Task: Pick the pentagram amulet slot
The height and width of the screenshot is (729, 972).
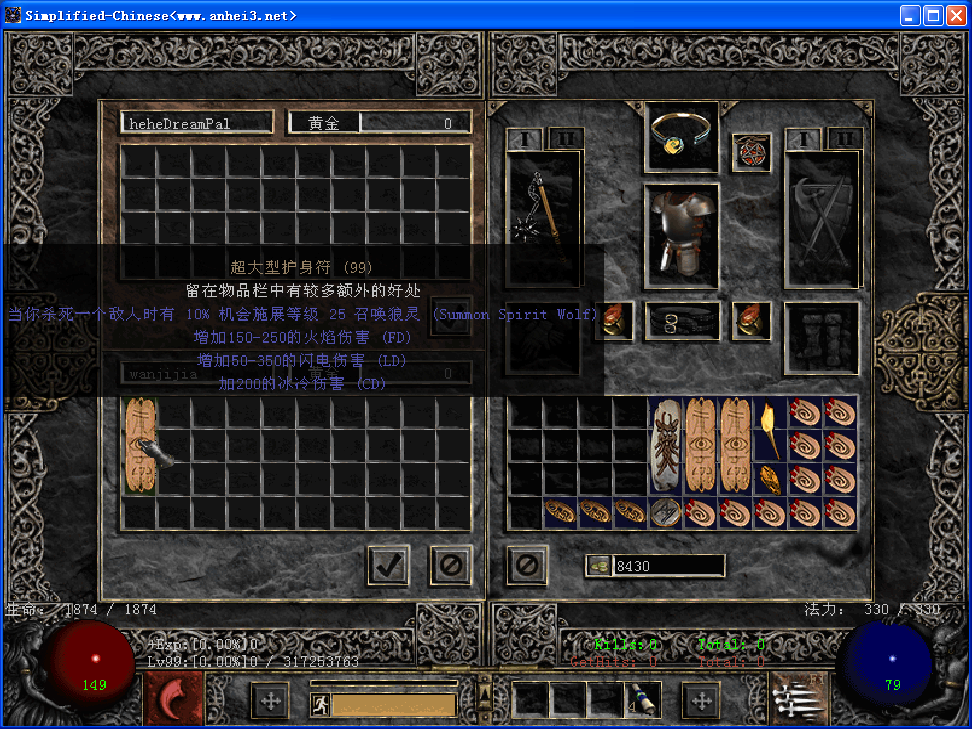Action: coord(751,153)
